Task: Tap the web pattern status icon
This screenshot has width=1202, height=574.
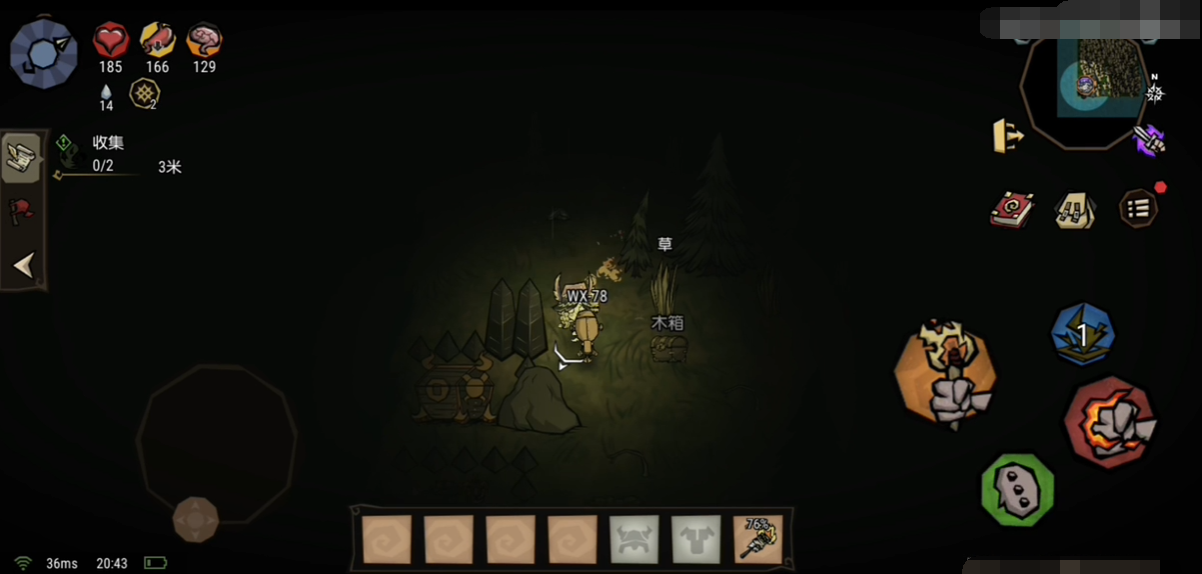Action: pos(146,95)
